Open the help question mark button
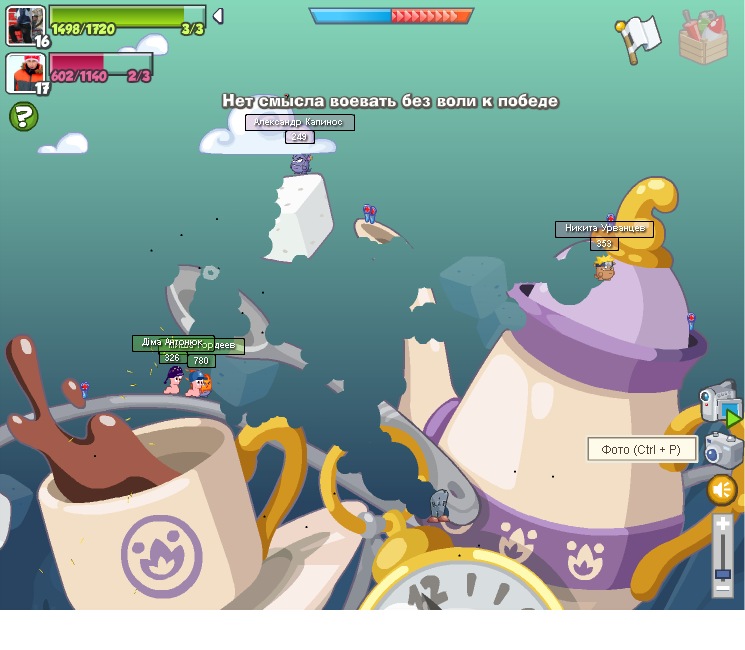 (24, 117)
